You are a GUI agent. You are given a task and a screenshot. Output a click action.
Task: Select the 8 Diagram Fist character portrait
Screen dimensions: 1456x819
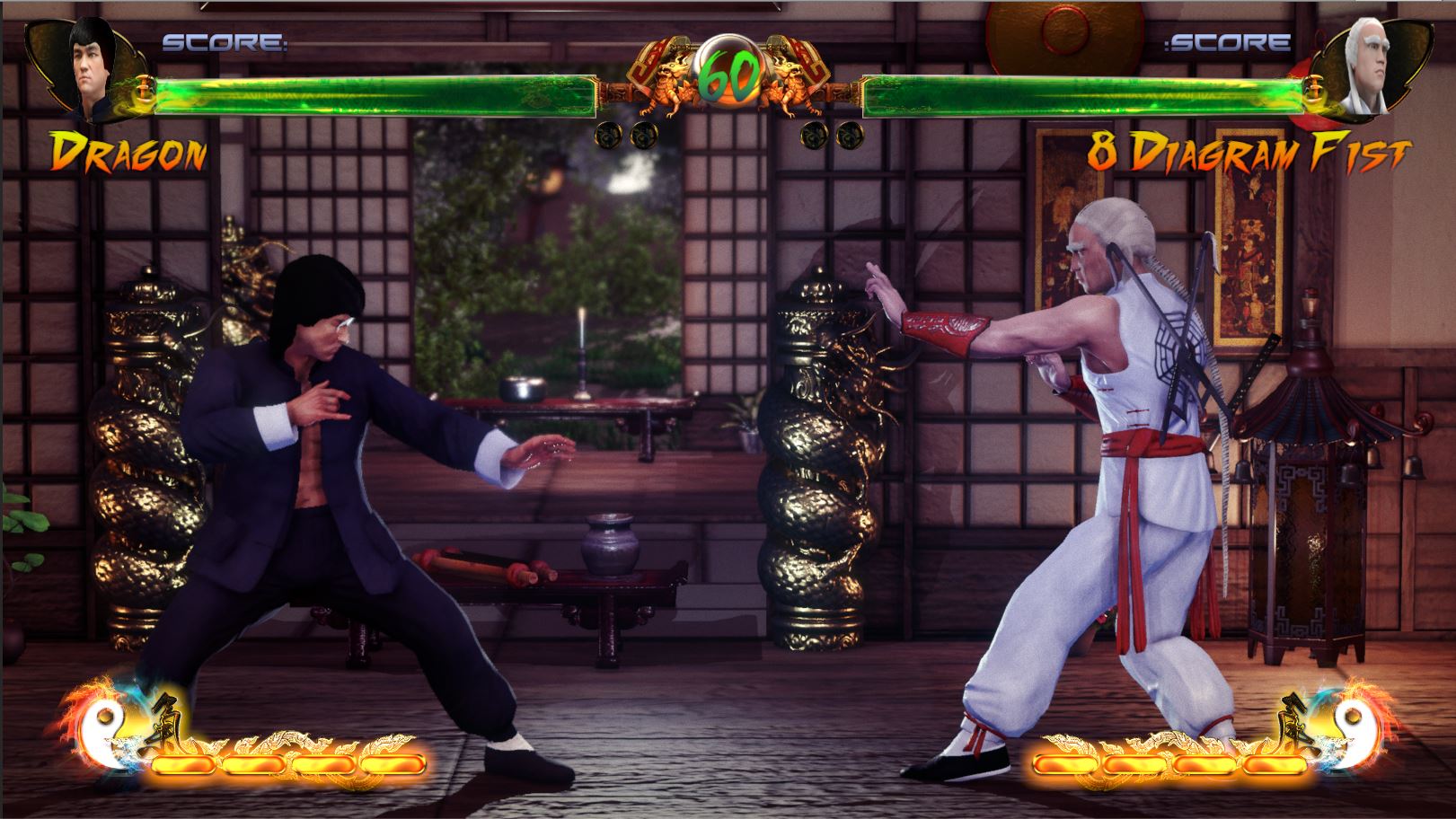tap(1365, 61)
